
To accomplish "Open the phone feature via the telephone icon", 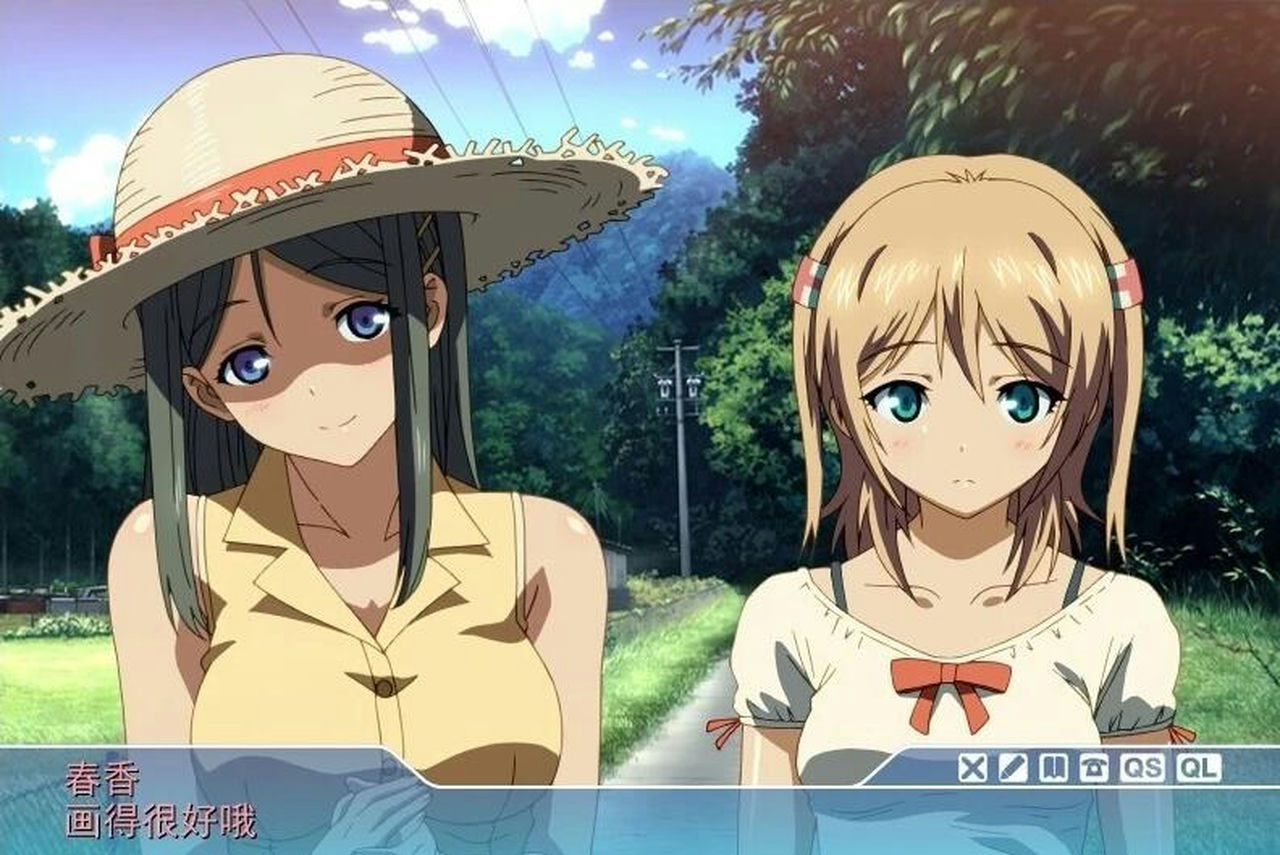I will pos(1096,768).
